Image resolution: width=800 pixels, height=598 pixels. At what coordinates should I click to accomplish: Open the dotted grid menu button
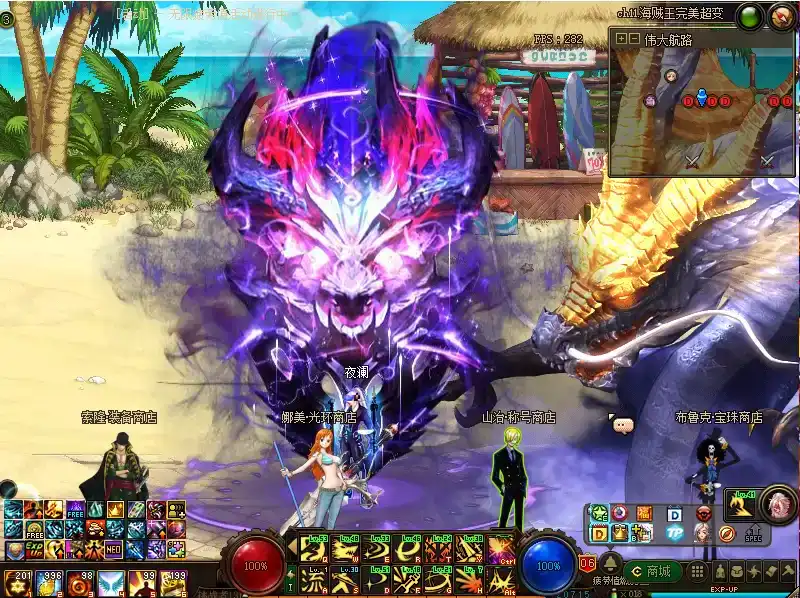[x=696, y=571]
